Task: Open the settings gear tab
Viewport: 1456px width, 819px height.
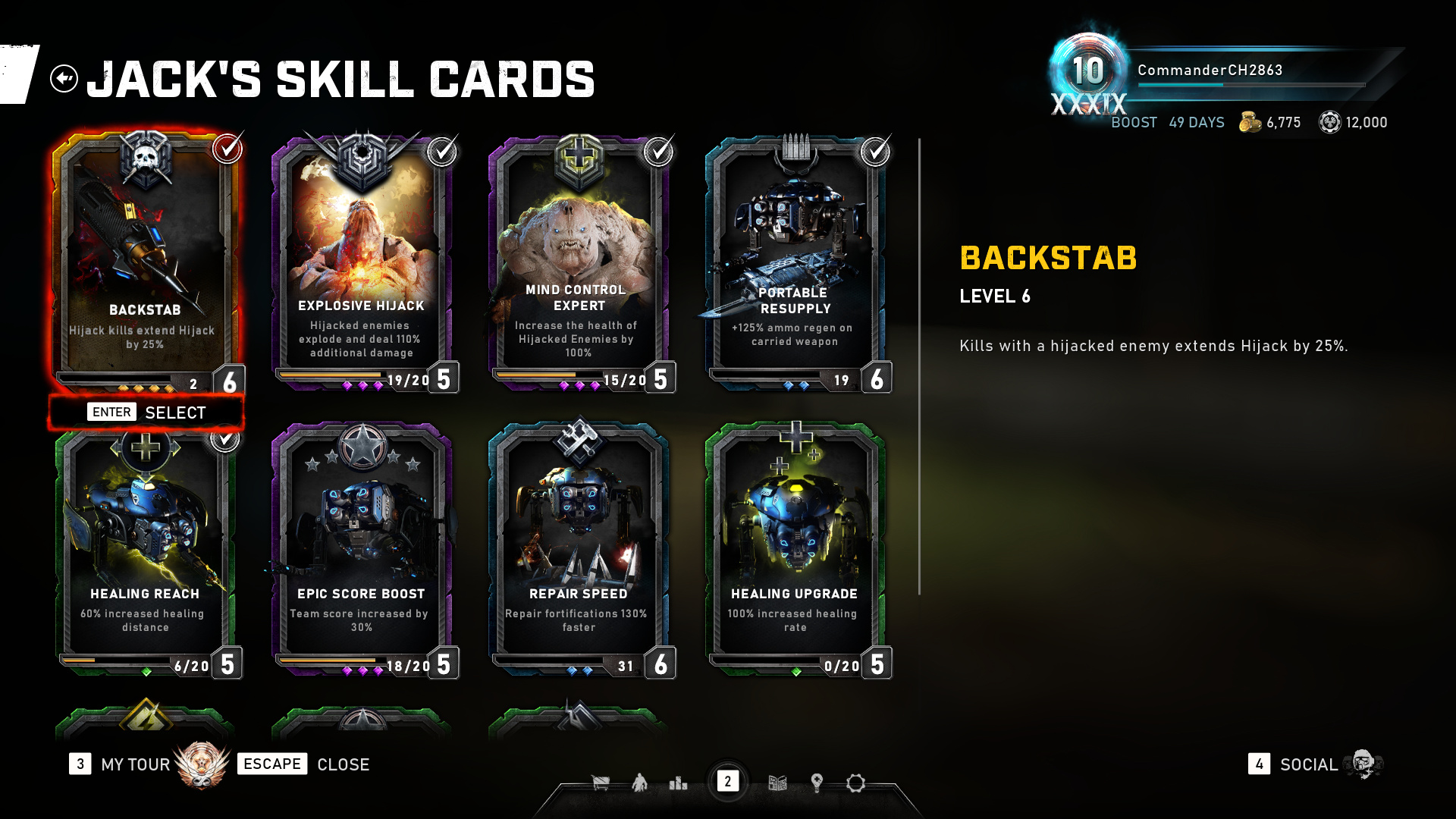Action: [x=855, y=783]
